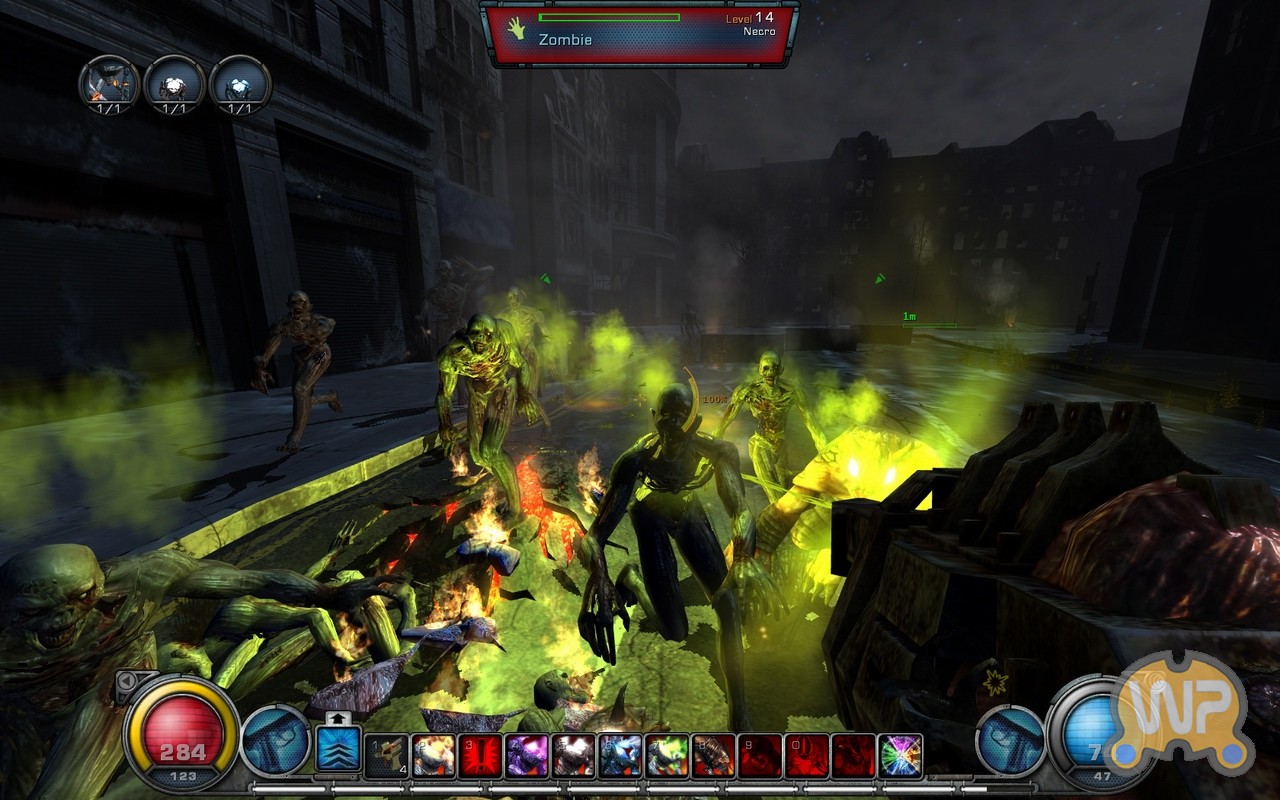Screen dimensions: 1280x800
Task: Select the pistol item in slot 1
Action: click(x=386, y=755)
